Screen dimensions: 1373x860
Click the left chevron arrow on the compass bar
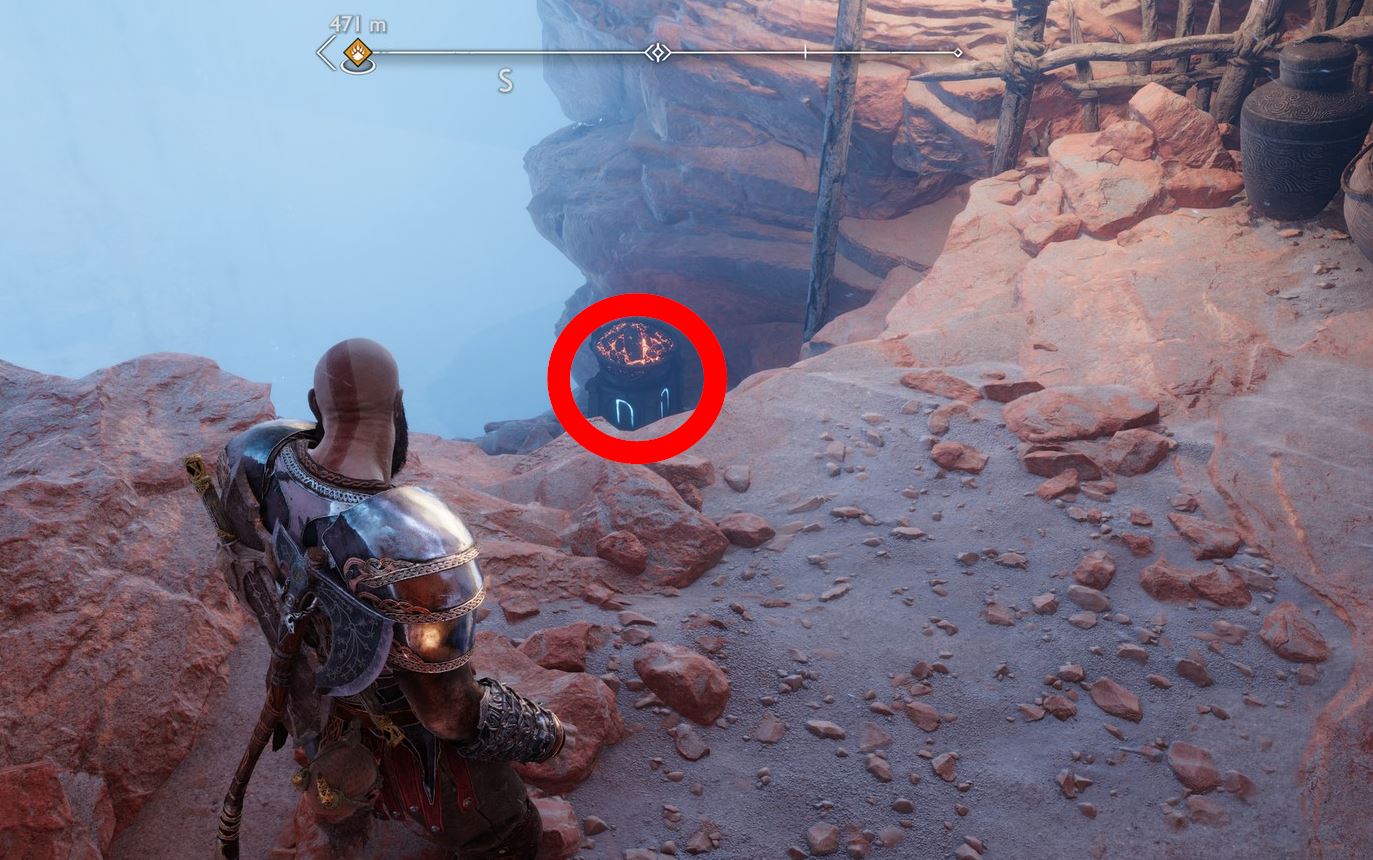click(x=325, y=52)
